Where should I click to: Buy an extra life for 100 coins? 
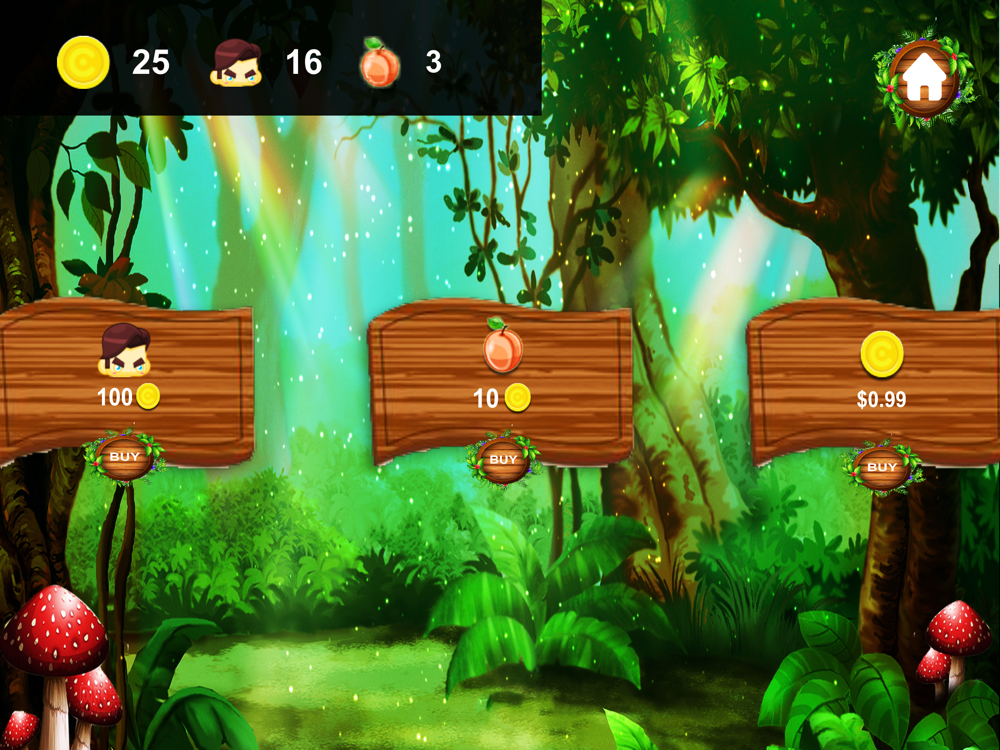(x=125, y=458)
